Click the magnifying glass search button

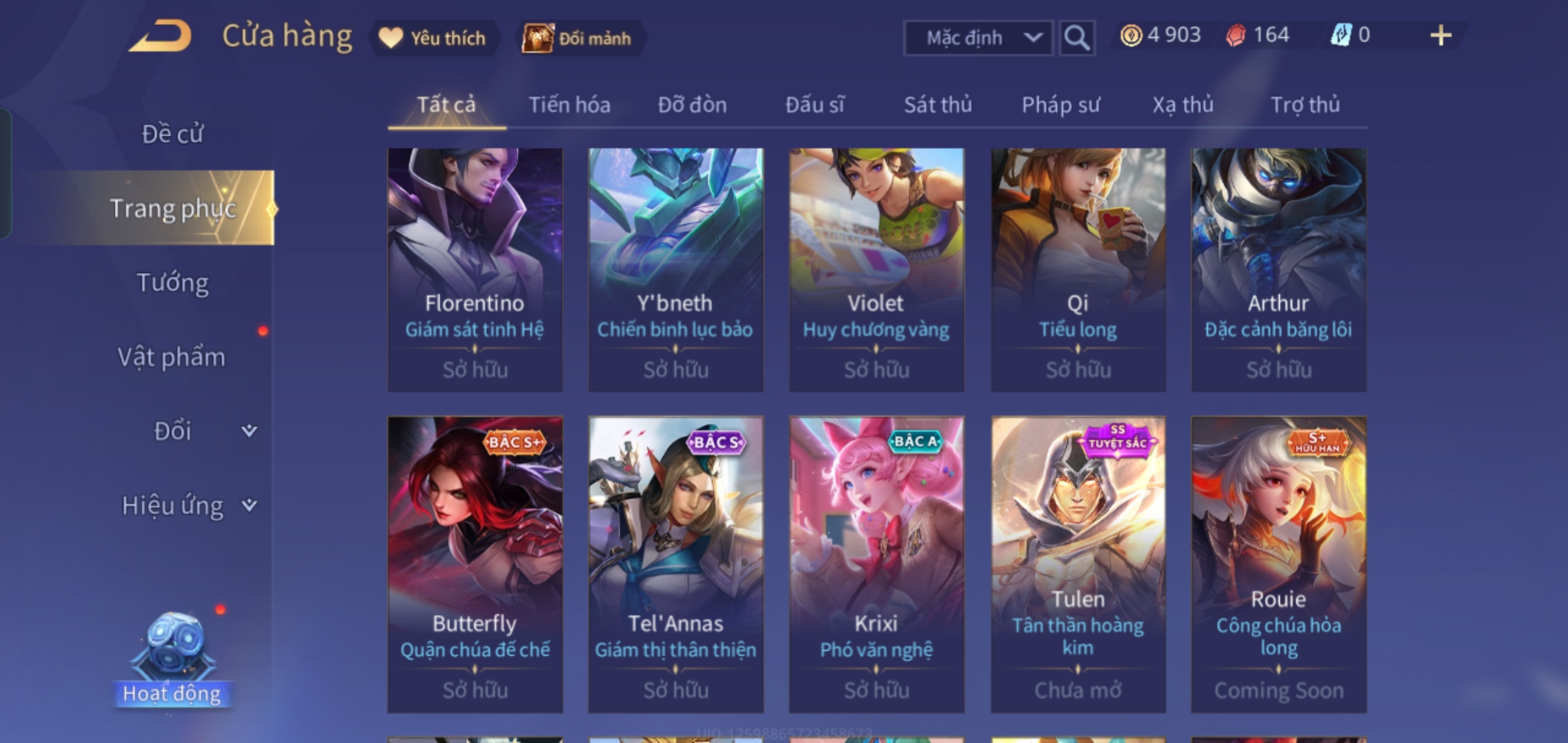[1076, 38]
